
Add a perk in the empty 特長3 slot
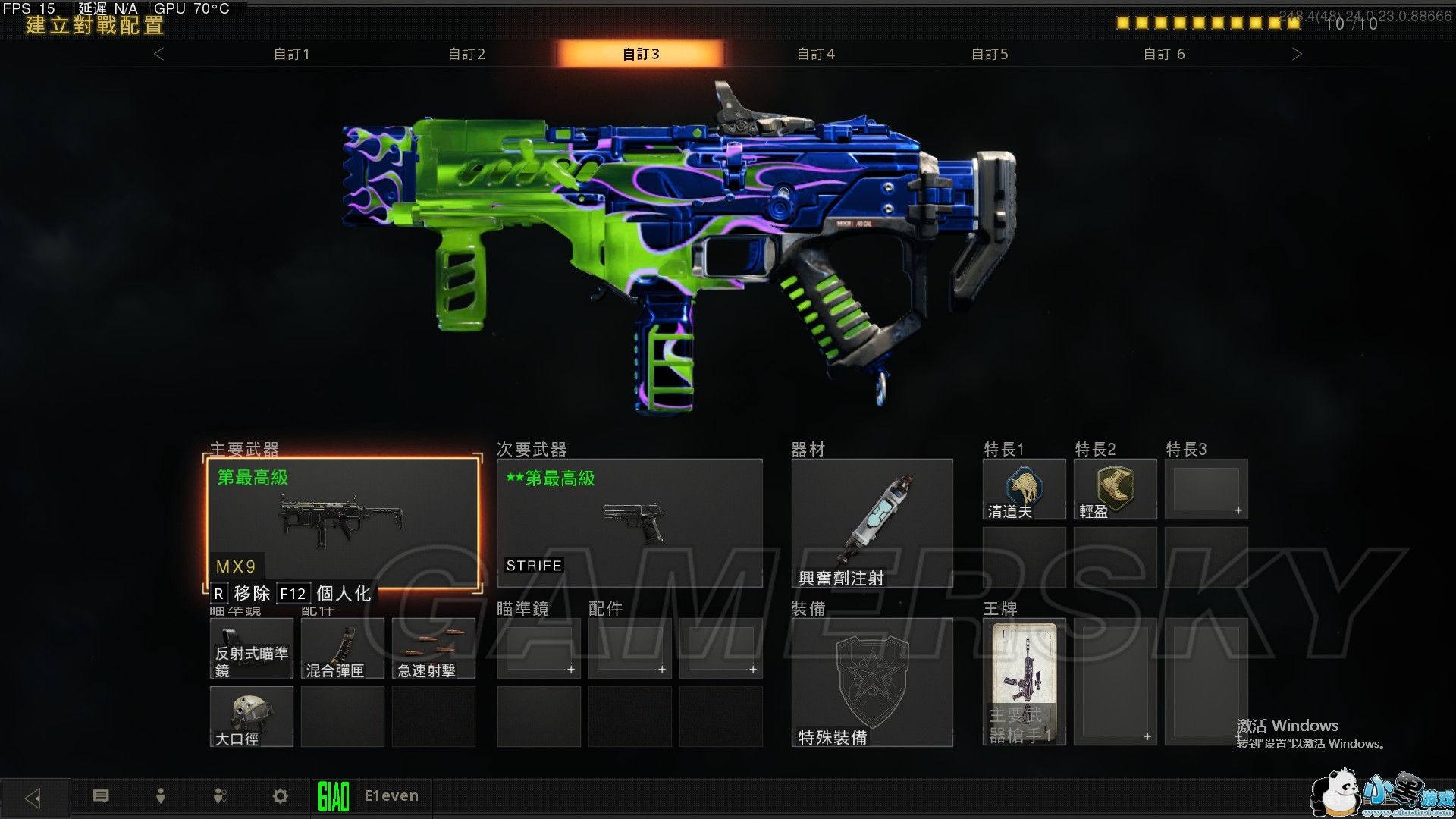point(1206,489)
